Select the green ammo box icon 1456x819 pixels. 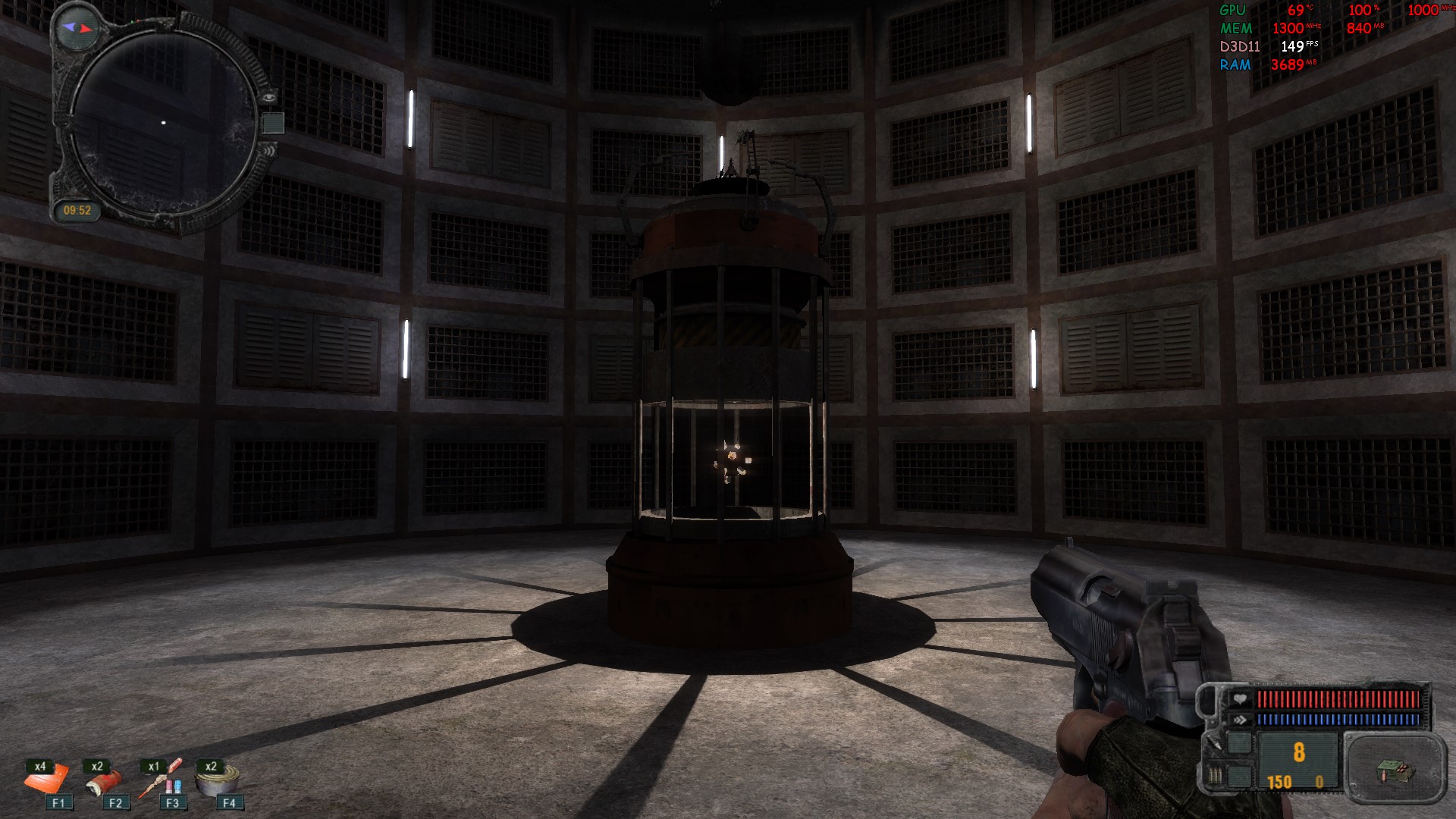(x=1394, y=772)
